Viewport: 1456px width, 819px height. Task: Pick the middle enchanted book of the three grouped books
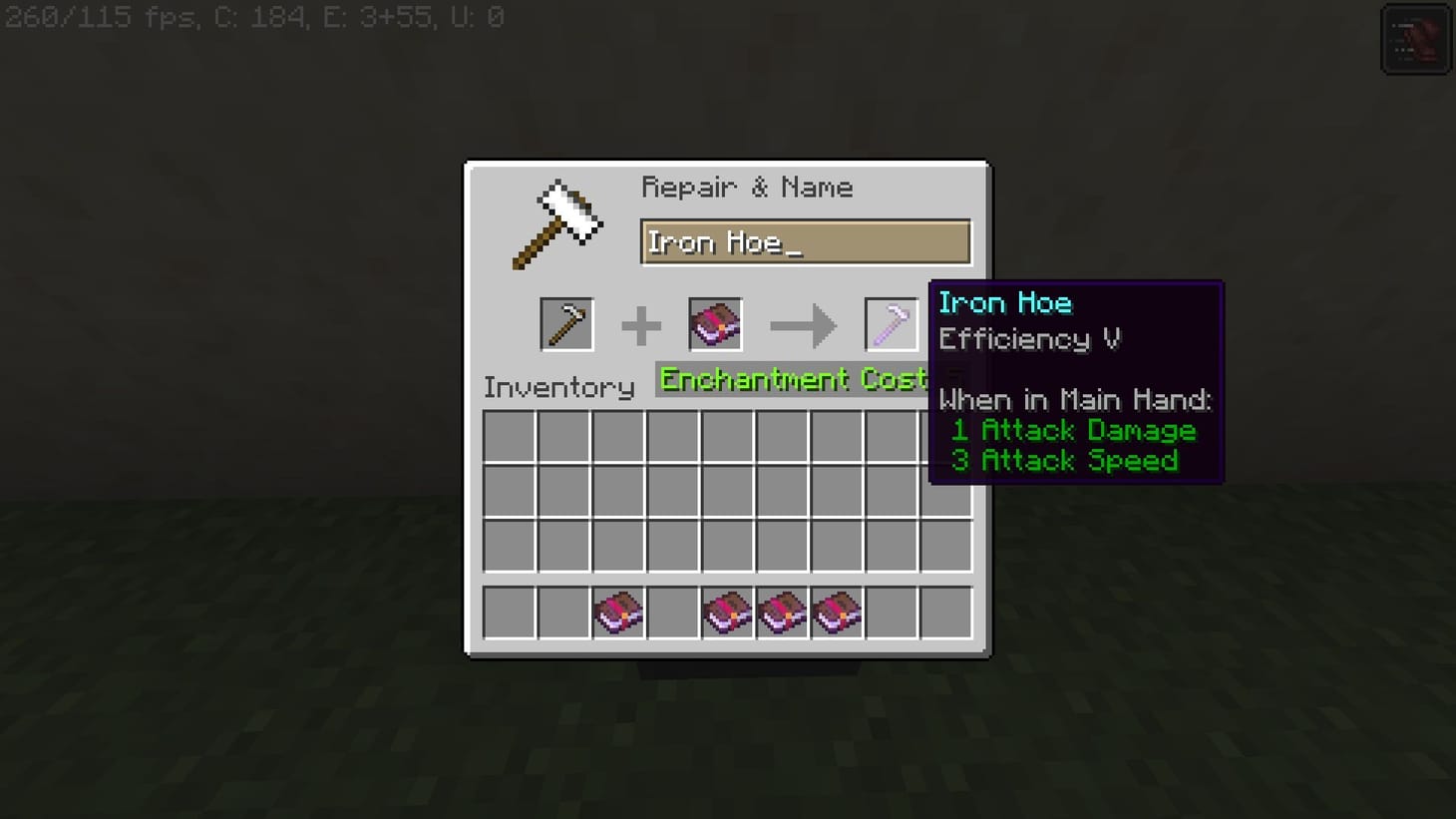pos(782,613)
